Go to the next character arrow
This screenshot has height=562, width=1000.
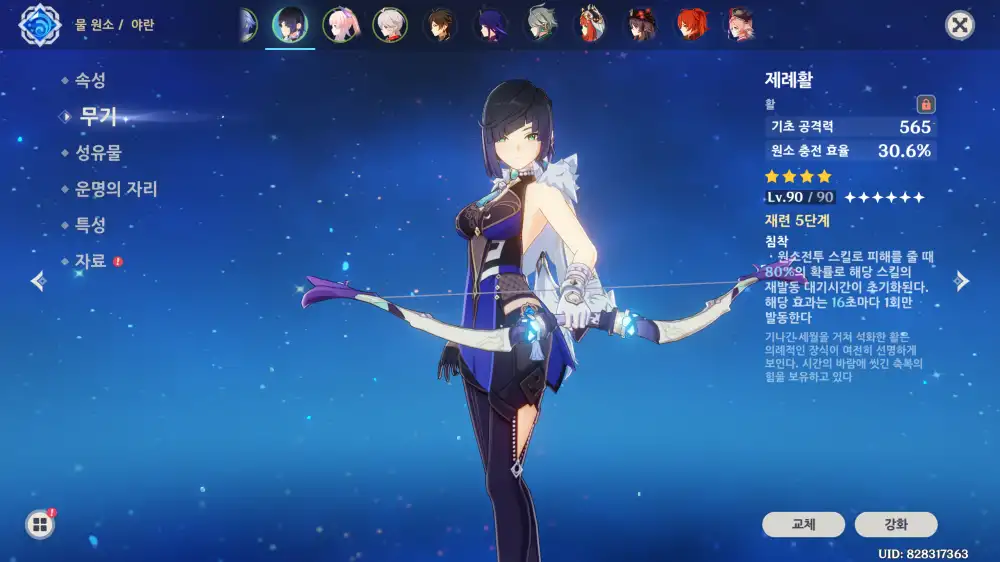point(962,281)
